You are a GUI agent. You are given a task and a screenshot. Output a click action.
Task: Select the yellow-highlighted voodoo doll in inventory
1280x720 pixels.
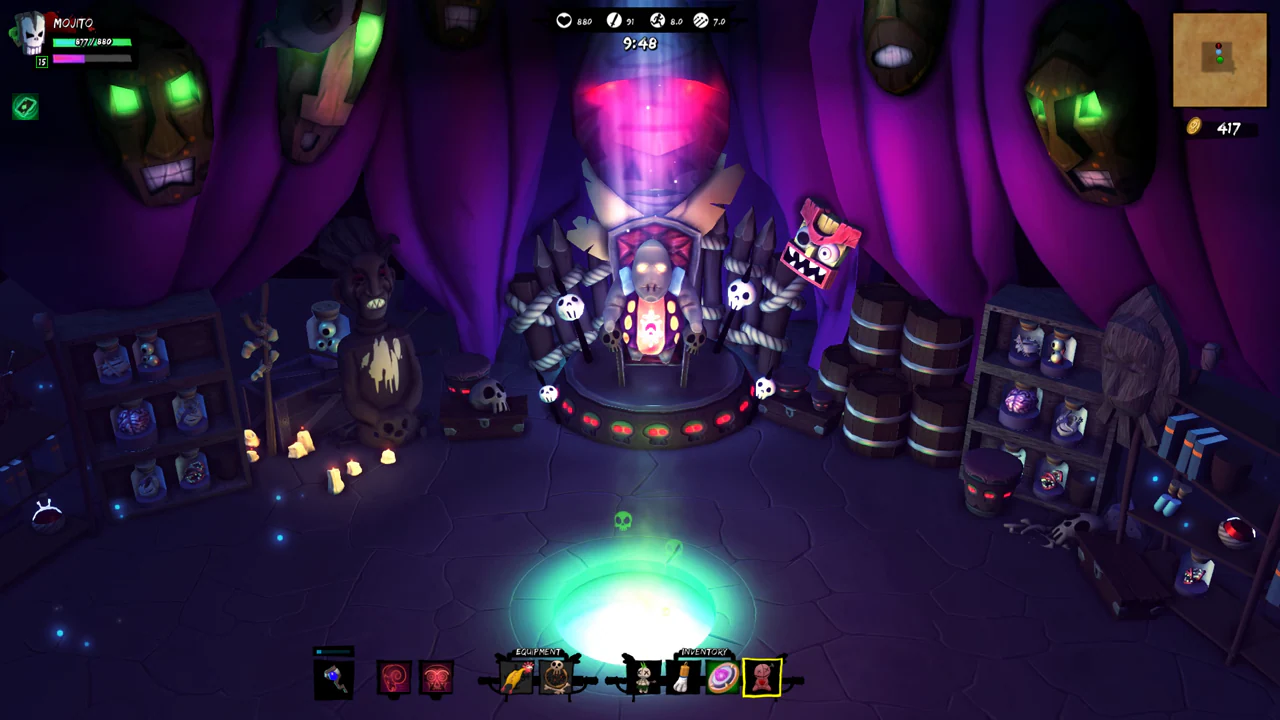pyautogui.click(x=761, y=678)
